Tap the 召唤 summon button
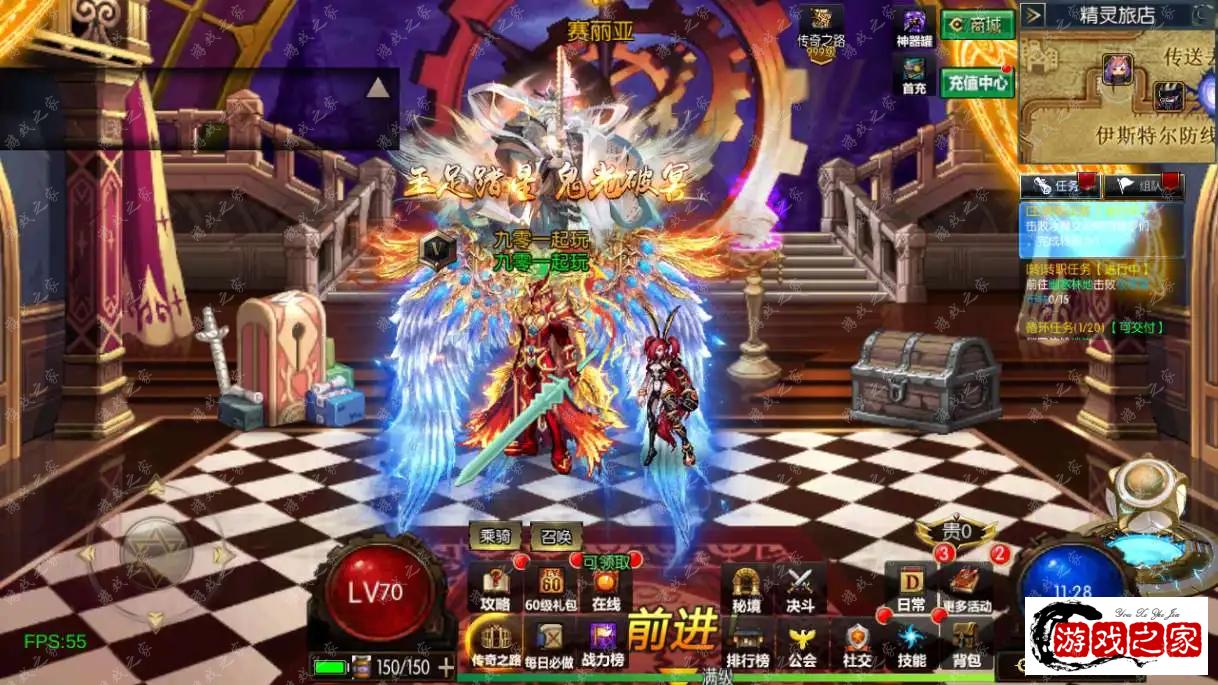This screenshot has width=1218, height=685. click(556, 537)
